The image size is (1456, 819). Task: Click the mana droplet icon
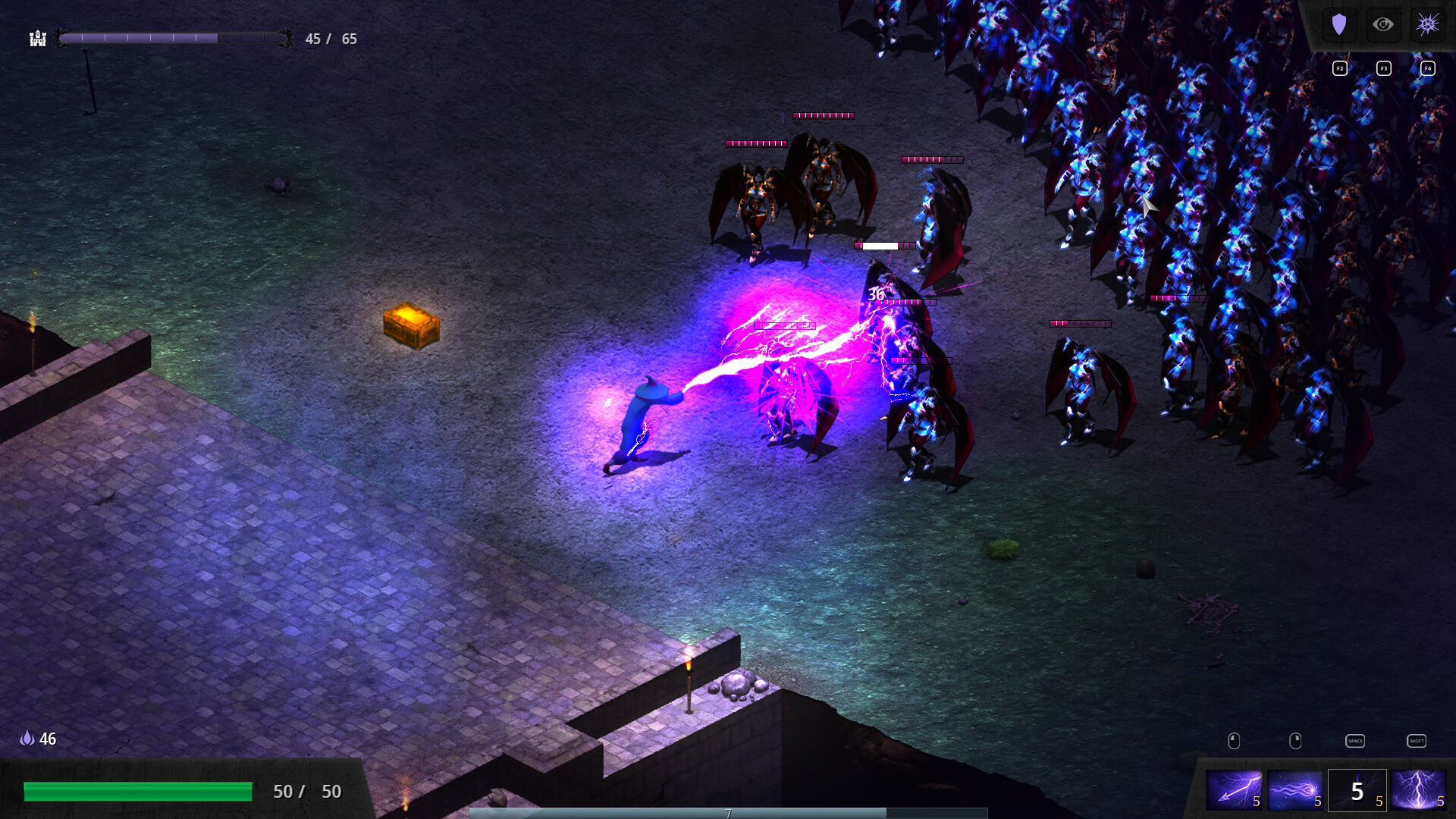pos(27,738)
